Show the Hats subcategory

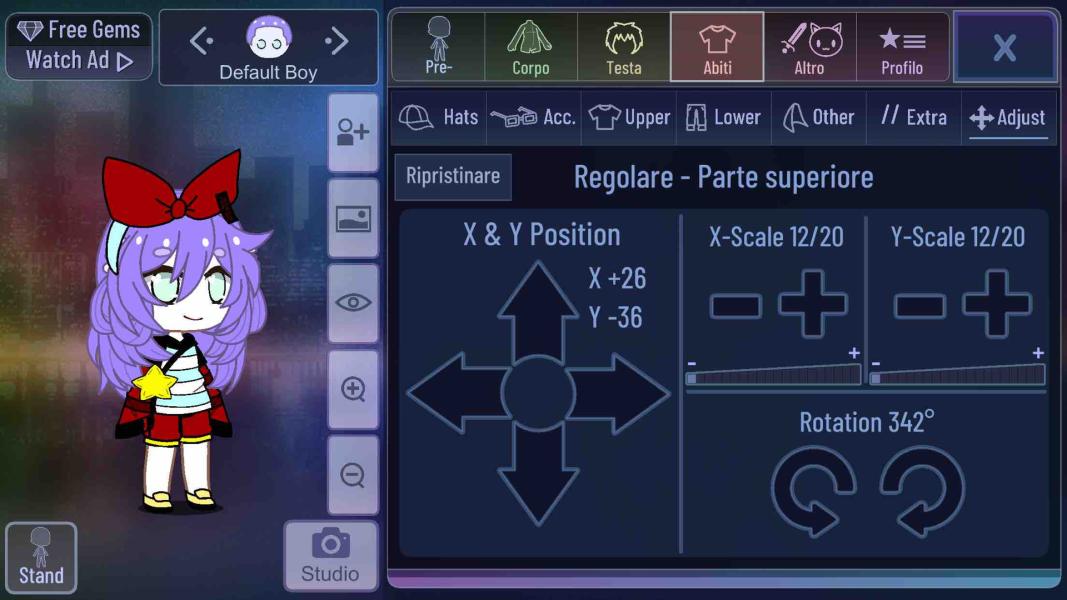(438, 117)
